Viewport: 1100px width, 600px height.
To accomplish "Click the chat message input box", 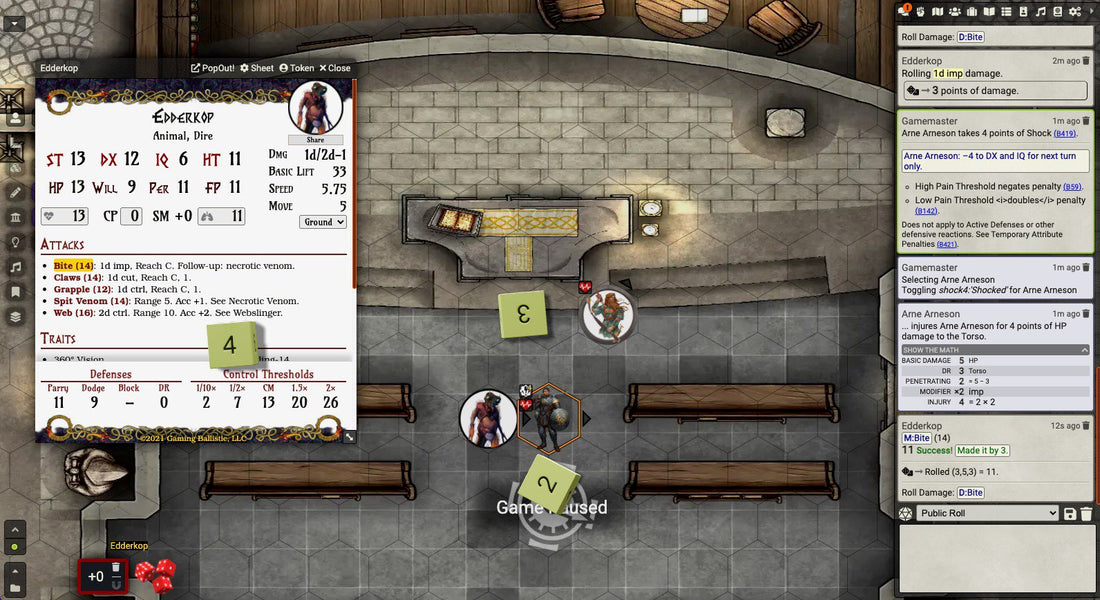I will 996,560.
